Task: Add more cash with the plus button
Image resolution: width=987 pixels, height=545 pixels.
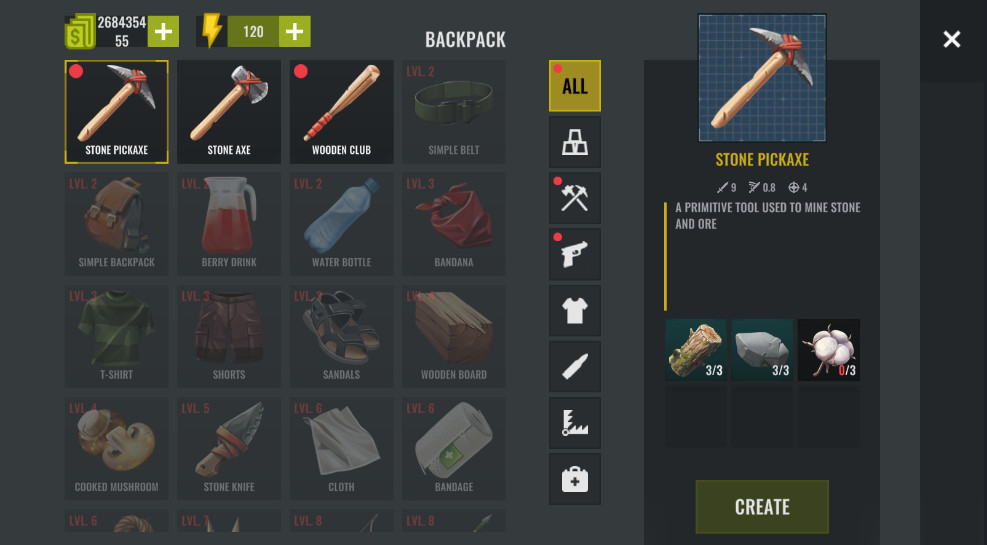Action: (163, 32)
